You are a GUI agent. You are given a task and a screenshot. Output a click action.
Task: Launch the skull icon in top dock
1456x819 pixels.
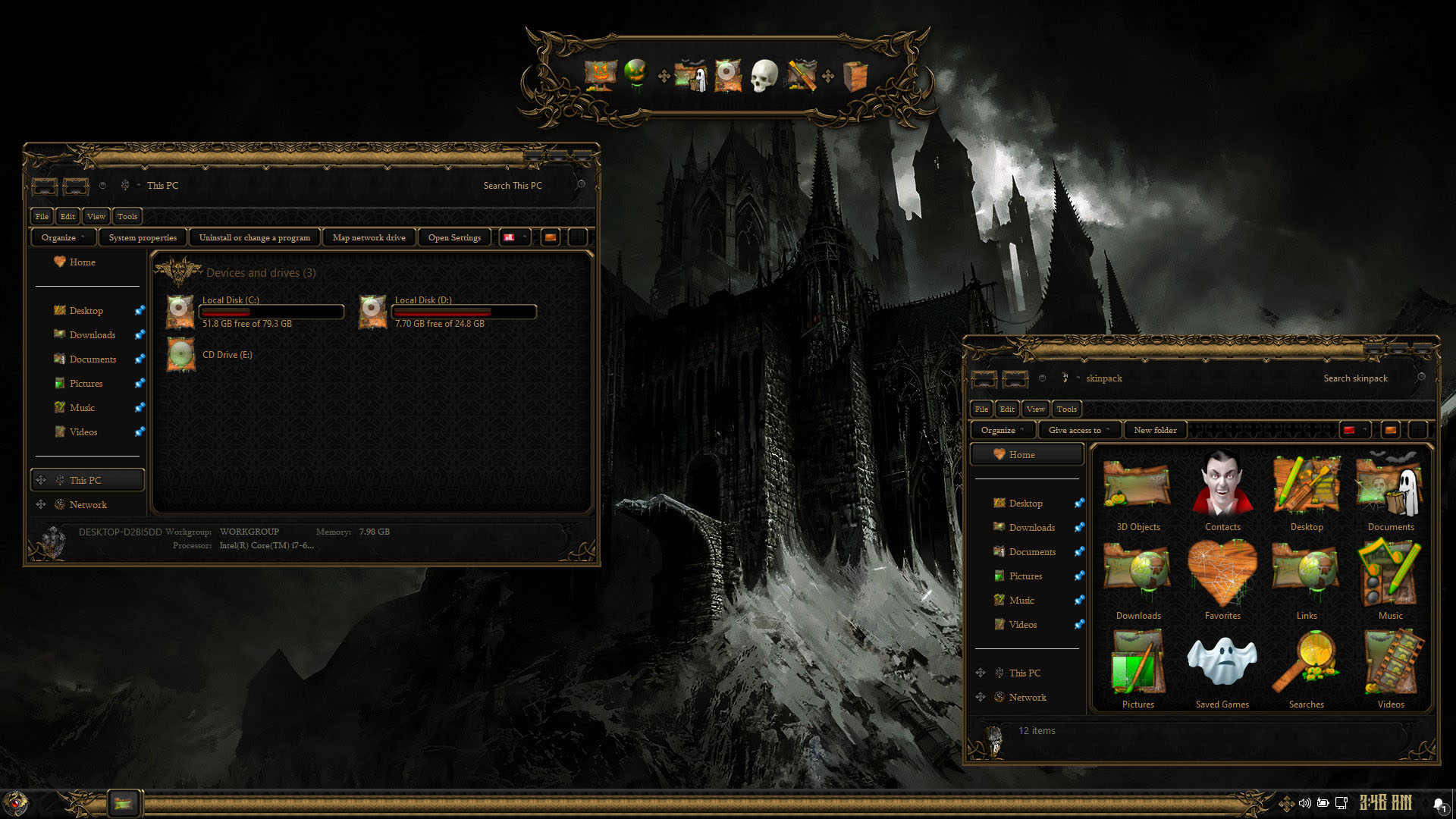tap(764, 76)
